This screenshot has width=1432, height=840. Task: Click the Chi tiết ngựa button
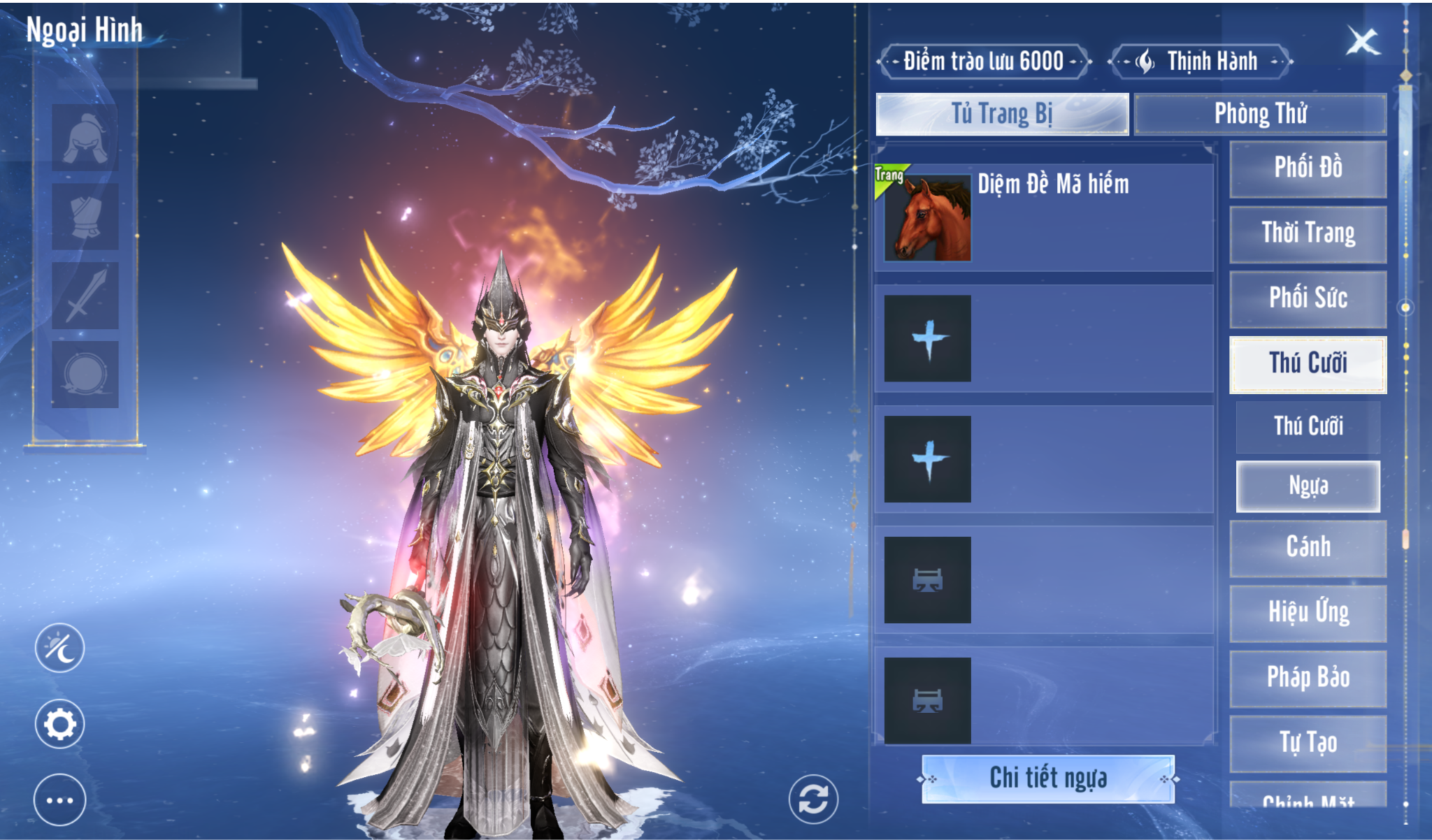click(1047, 779)
